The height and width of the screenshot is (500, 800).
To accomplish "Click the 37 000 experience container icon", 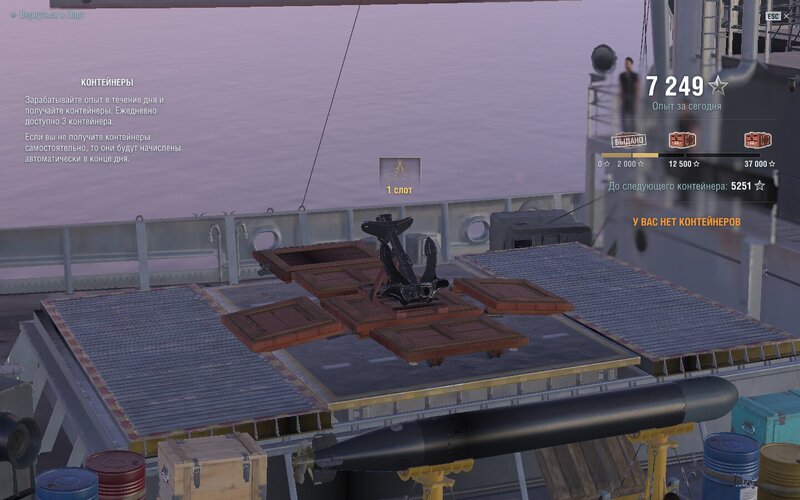I will pyautogui.click(x=757, y=140).
